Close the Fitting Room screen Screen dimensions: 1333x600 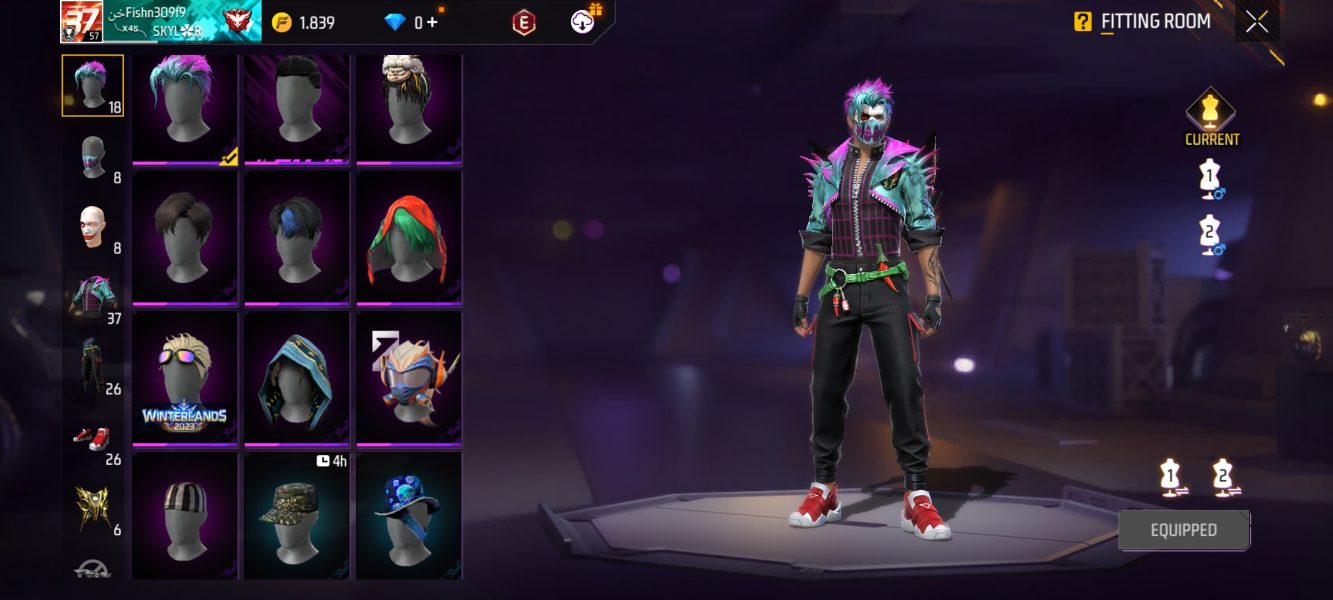coord(1257,22)
